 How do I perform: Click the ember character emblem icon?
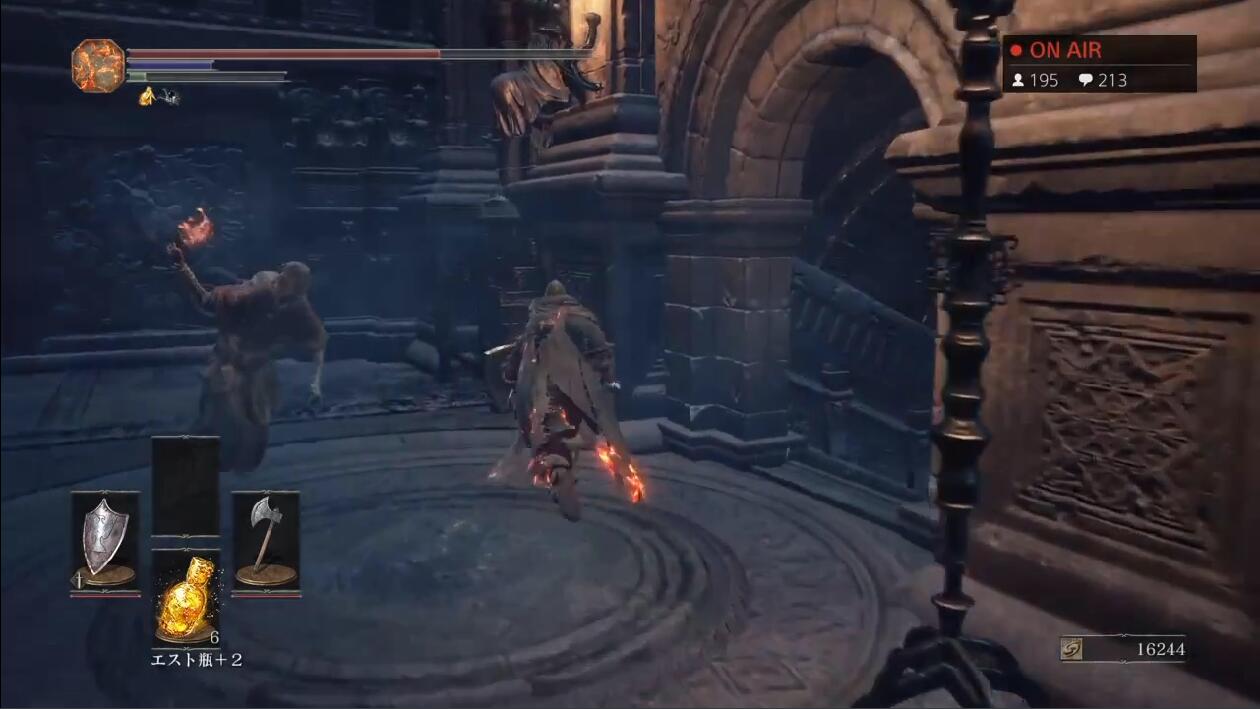pyautogui.click(x=98, y=65)
